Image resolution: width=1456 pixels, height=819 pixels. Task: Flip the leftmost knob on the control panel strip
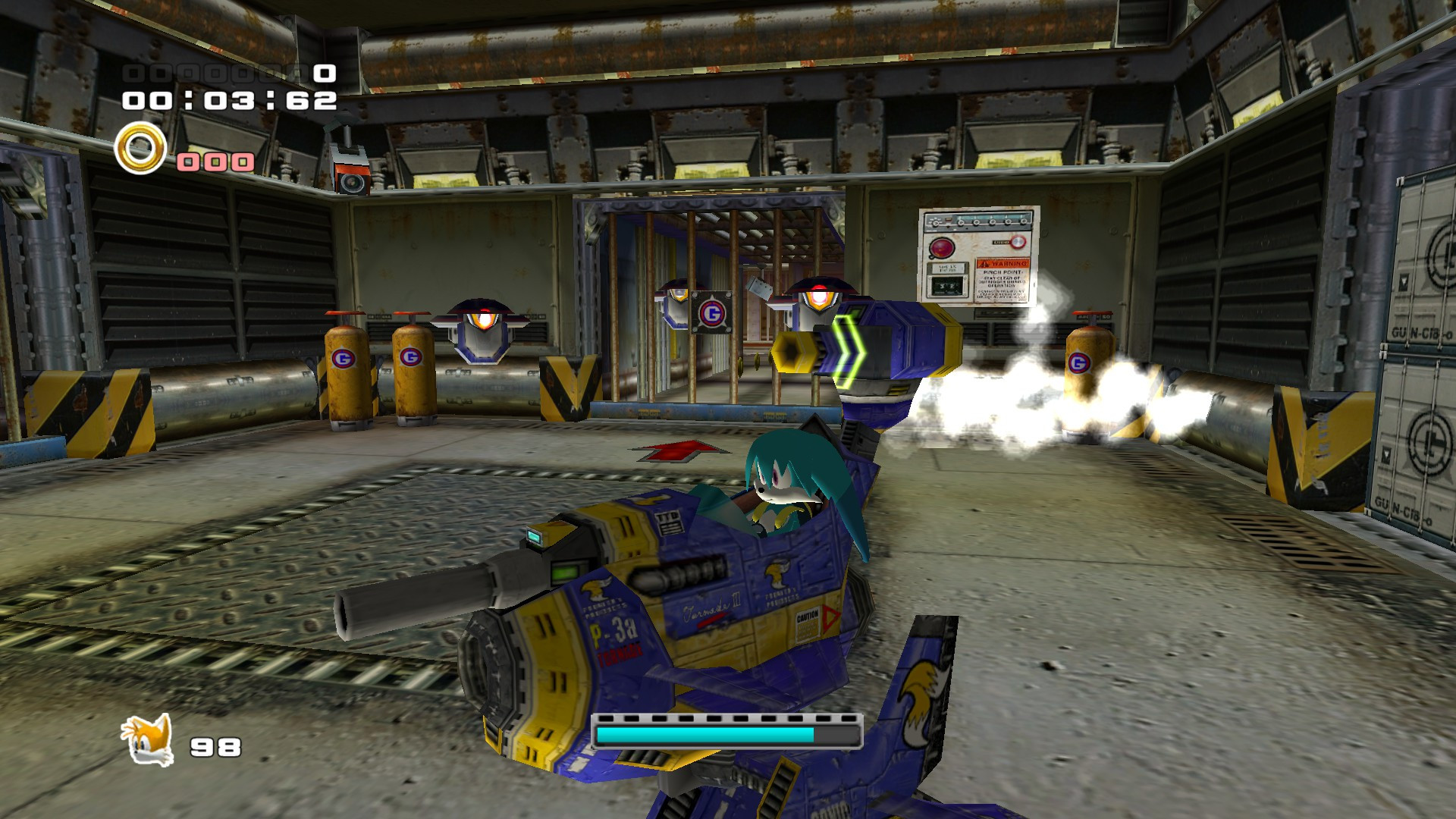[935, 223]
